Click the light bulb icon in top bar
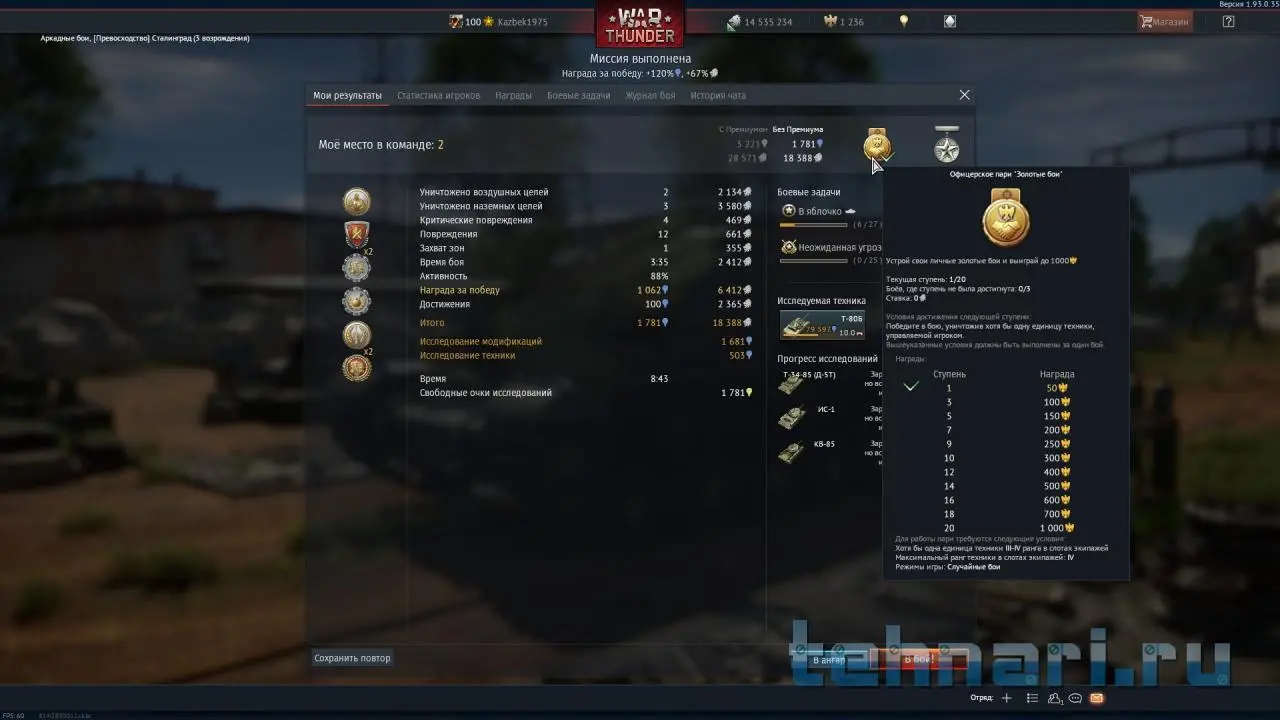1280x720 pixels. click(904, 21)
